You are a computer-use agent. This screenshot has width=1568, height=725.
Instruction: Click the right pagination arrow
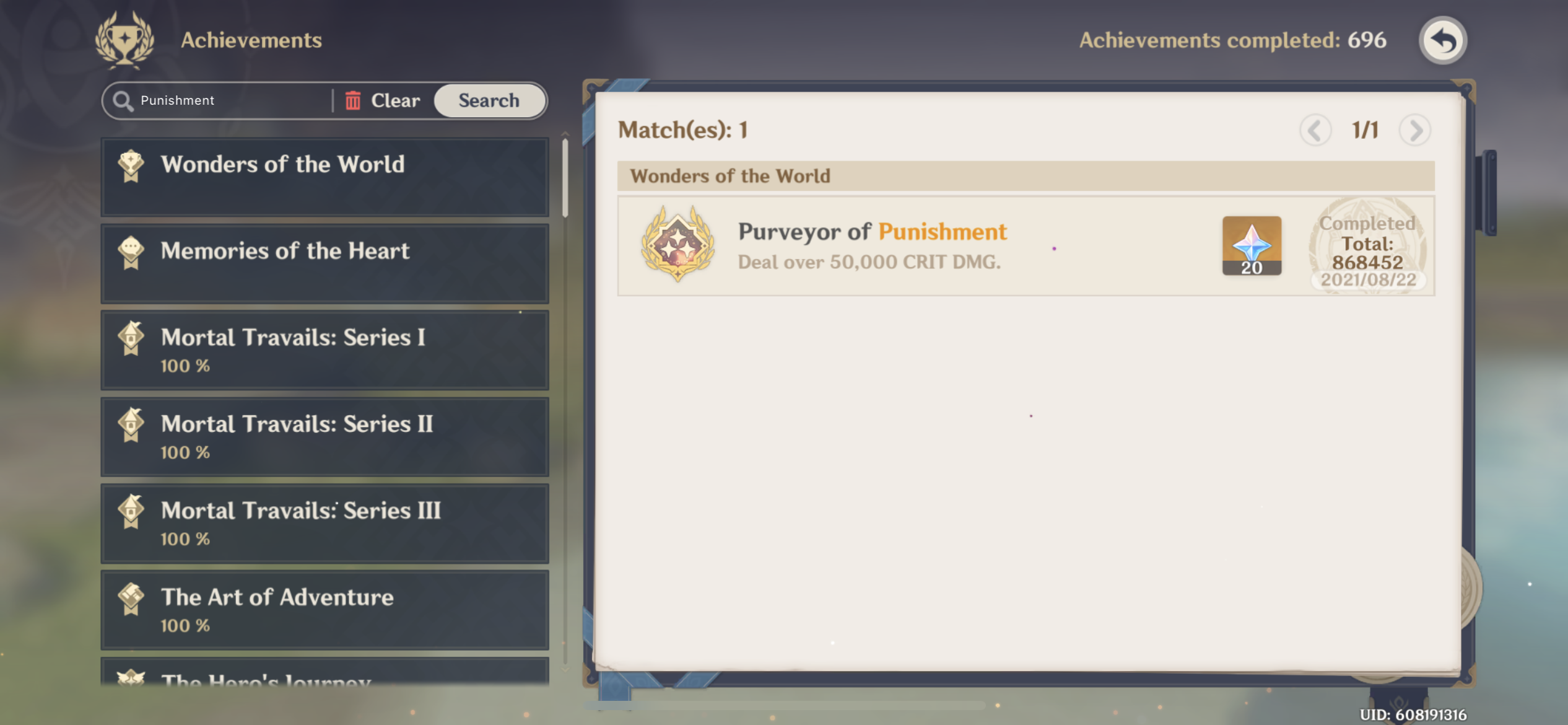[1415, 130]
